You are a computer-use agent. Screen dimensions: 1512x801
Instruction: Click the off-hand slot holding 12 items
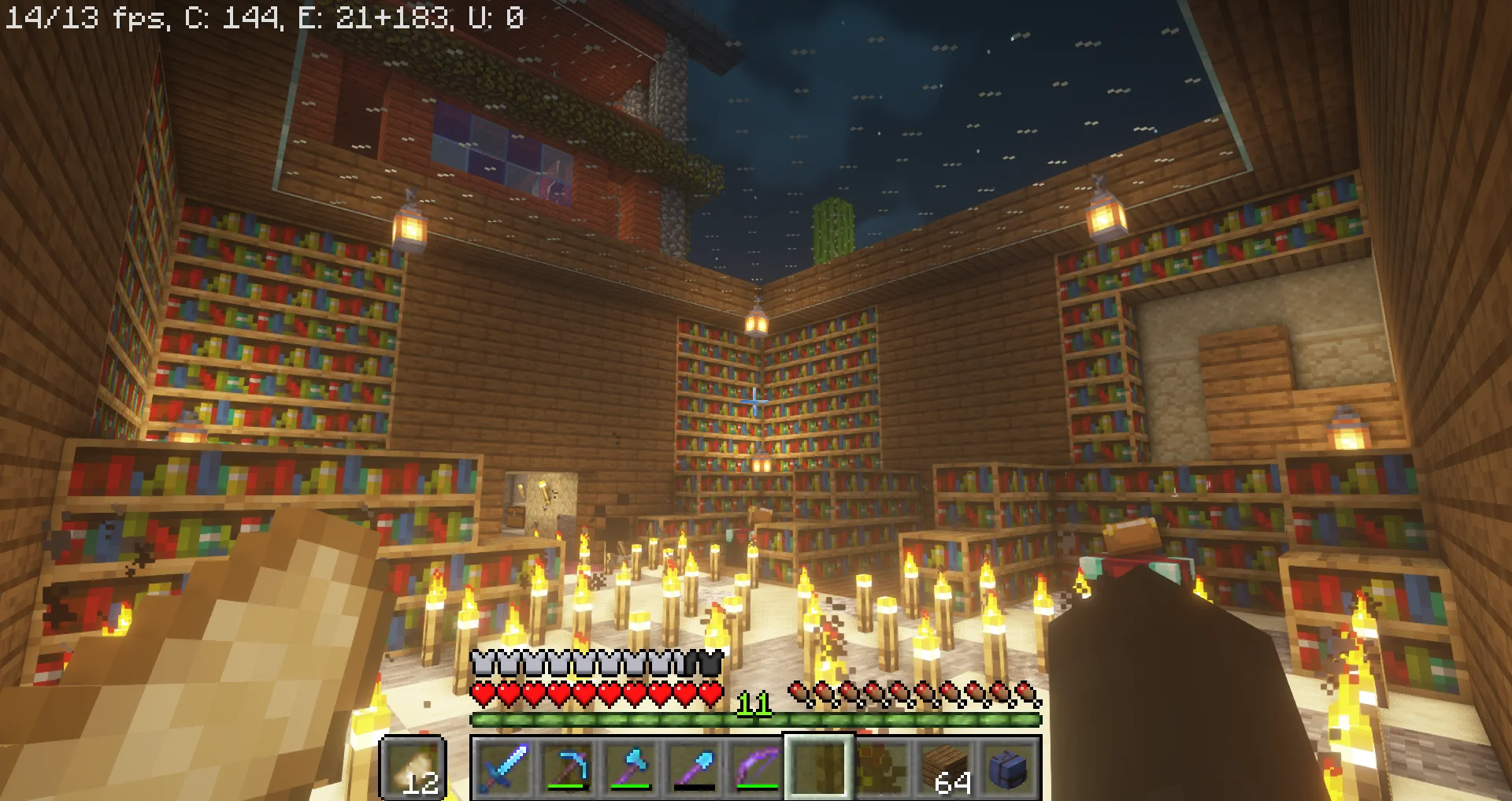tap(413, 767)
